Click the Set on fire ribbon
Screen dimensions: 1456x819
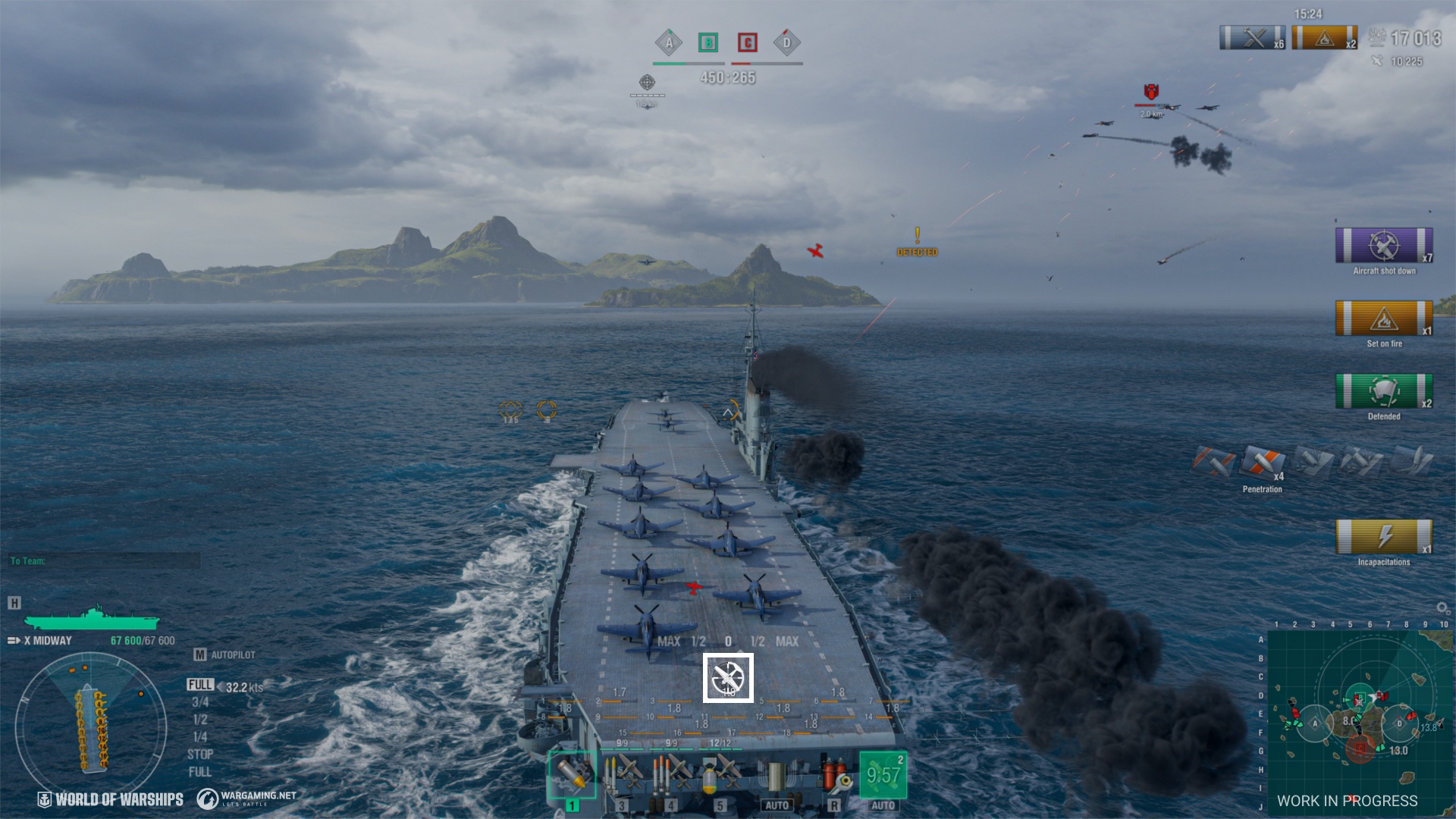(x=1384, y=318)
